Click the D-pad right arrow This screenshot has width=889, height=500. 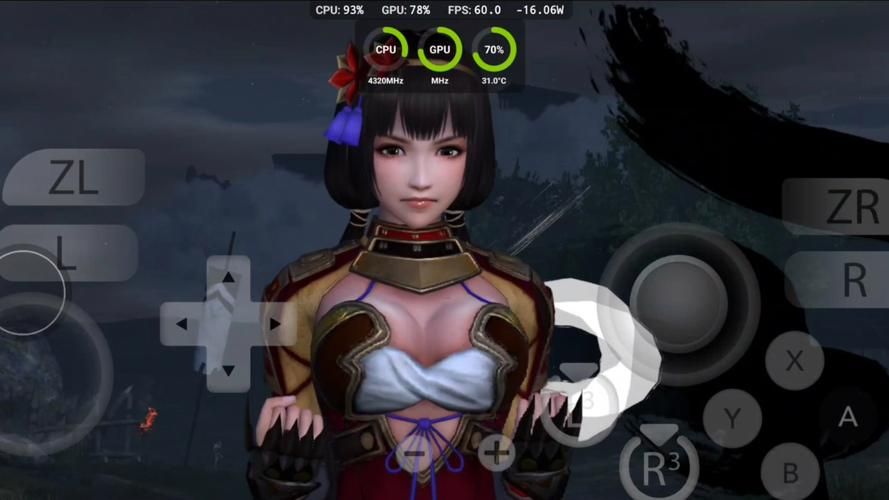pyautogui.click(x=275, y=324)
